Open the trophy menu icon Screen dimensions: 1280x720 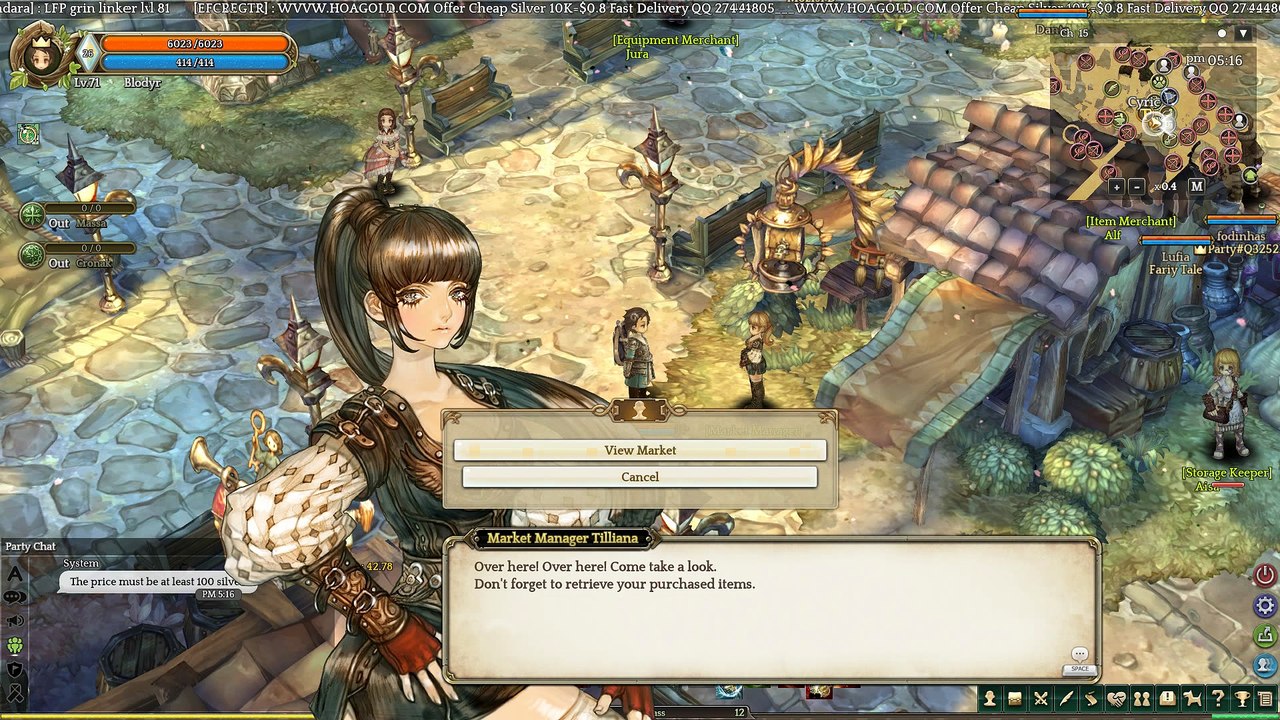[x=1242, y=699]
